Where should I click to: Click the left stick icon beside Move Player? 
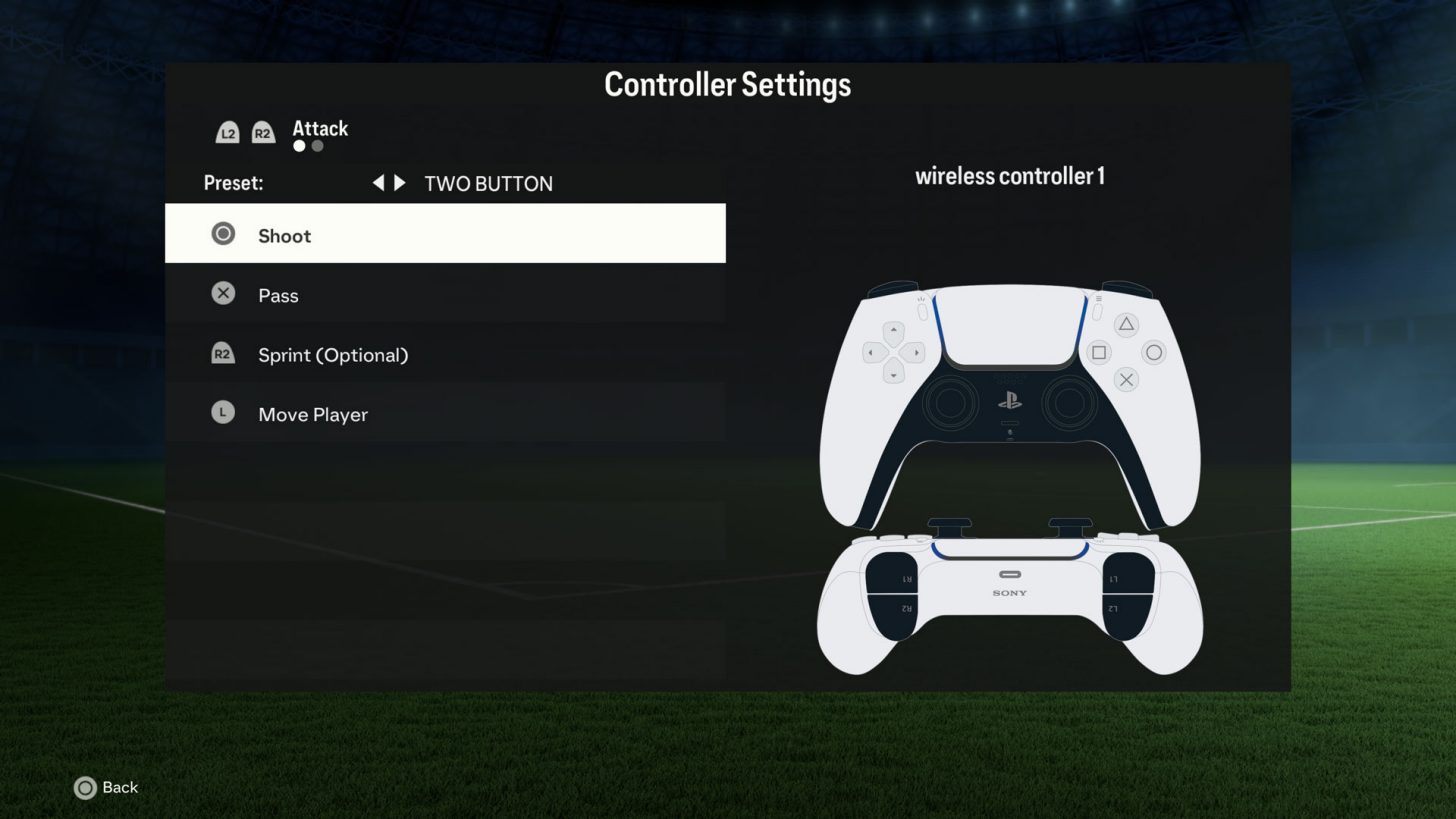tap(222, 413)
